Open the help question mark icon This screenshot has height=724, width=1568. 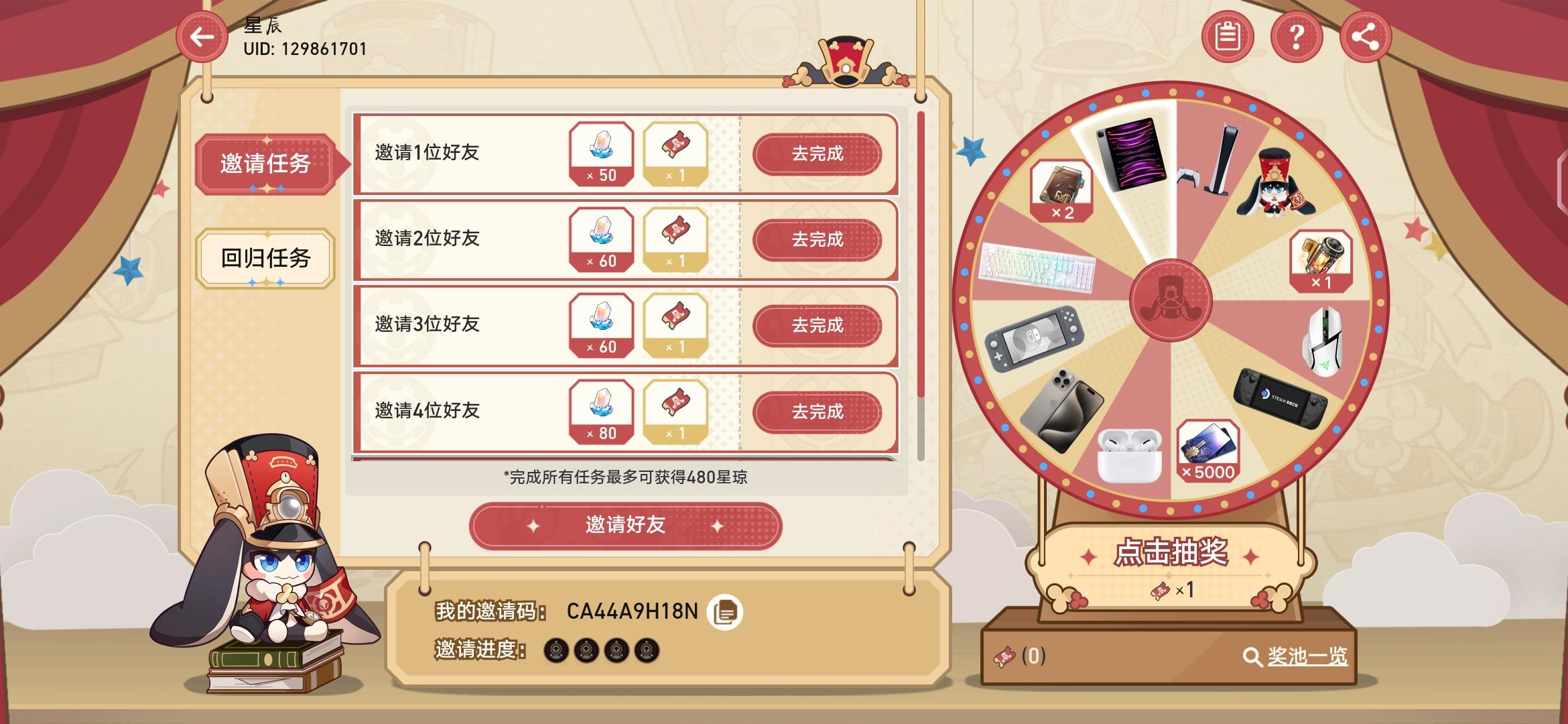pos(1297,37)
